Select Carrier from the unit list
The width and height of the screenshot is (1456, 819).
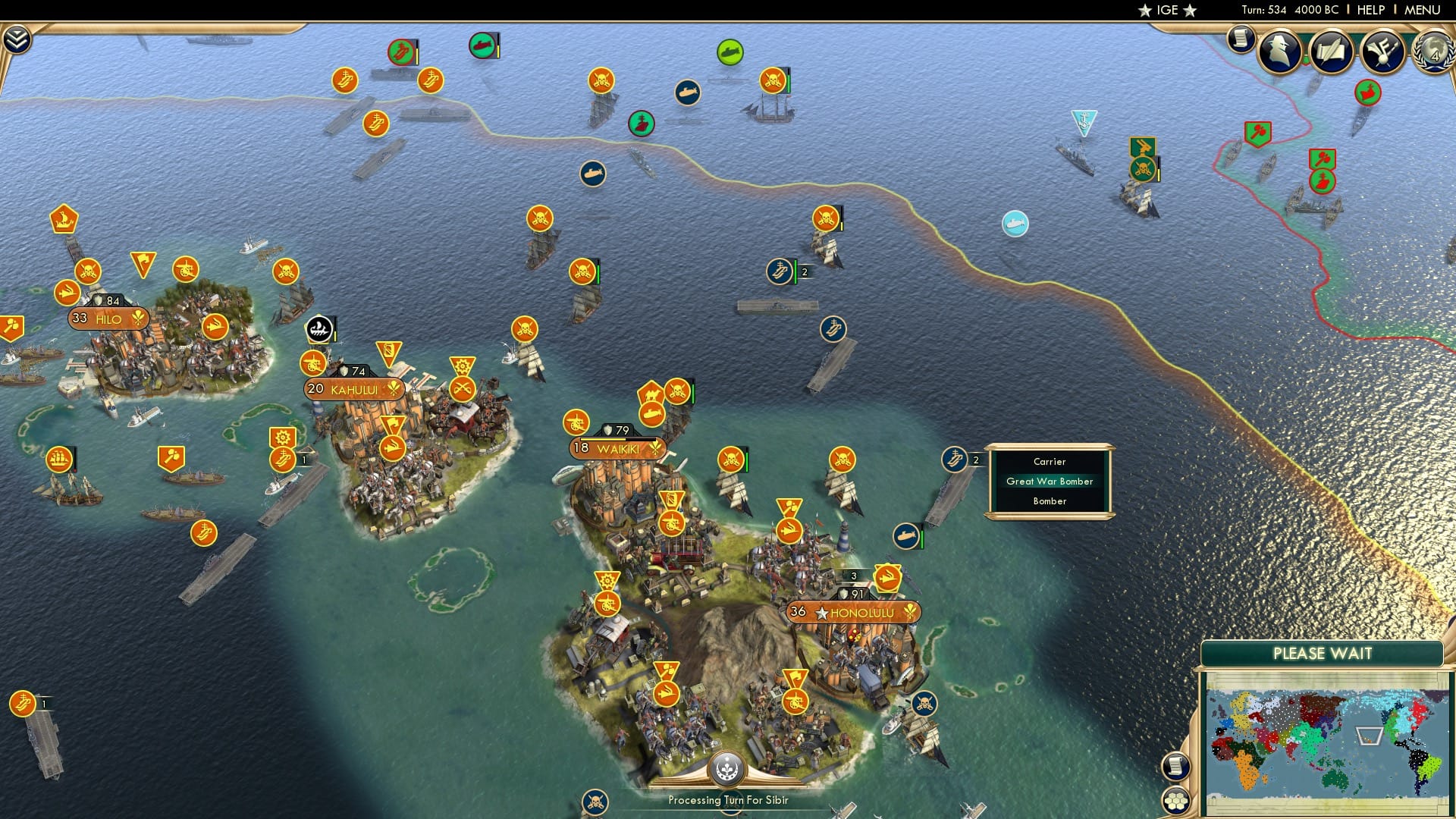pyautogui.click(x=1049, y=461)
